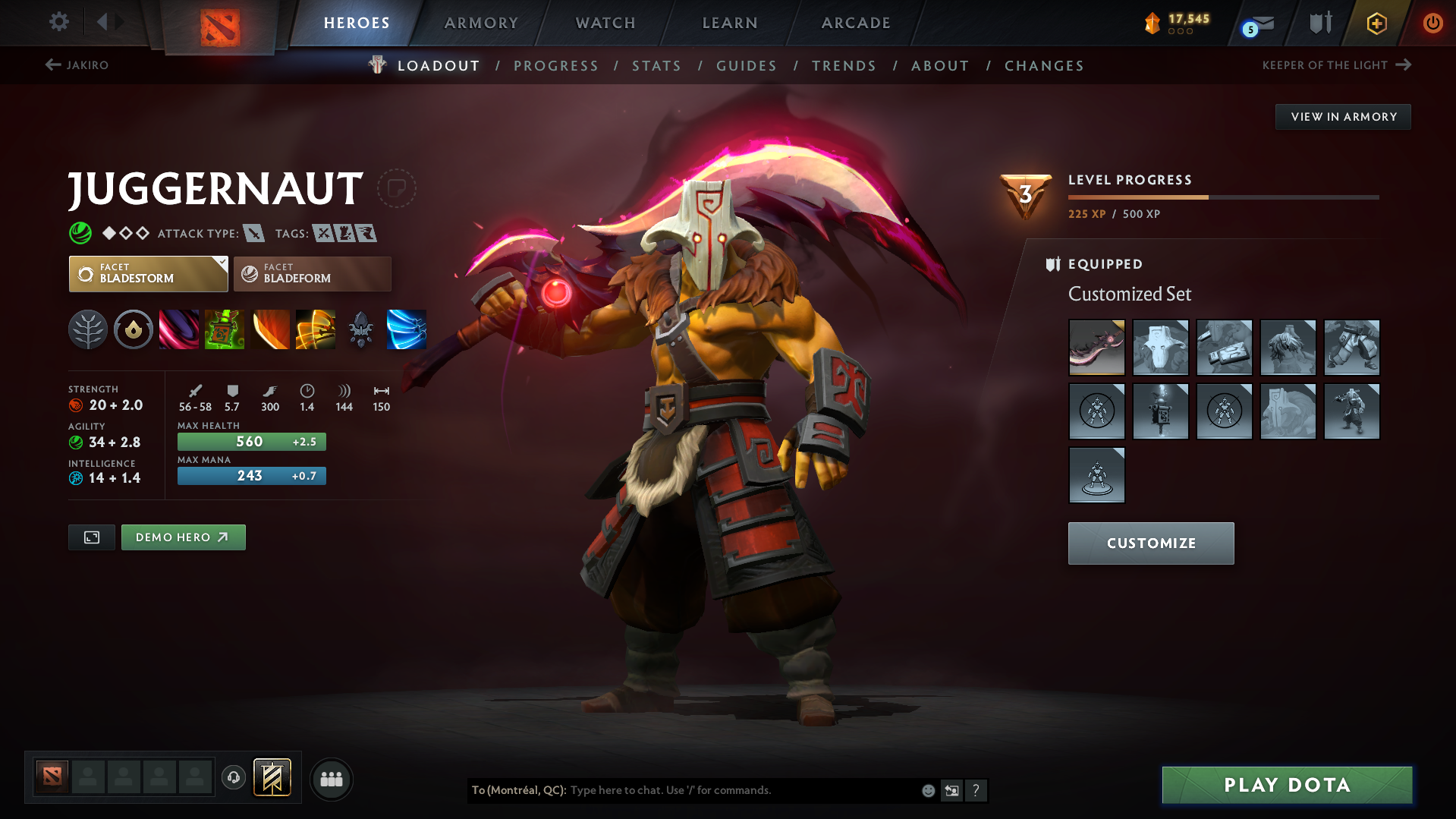Switch to the Bladeform facet
Viewport: 1456px width, 819px height.
coord(312,273)
